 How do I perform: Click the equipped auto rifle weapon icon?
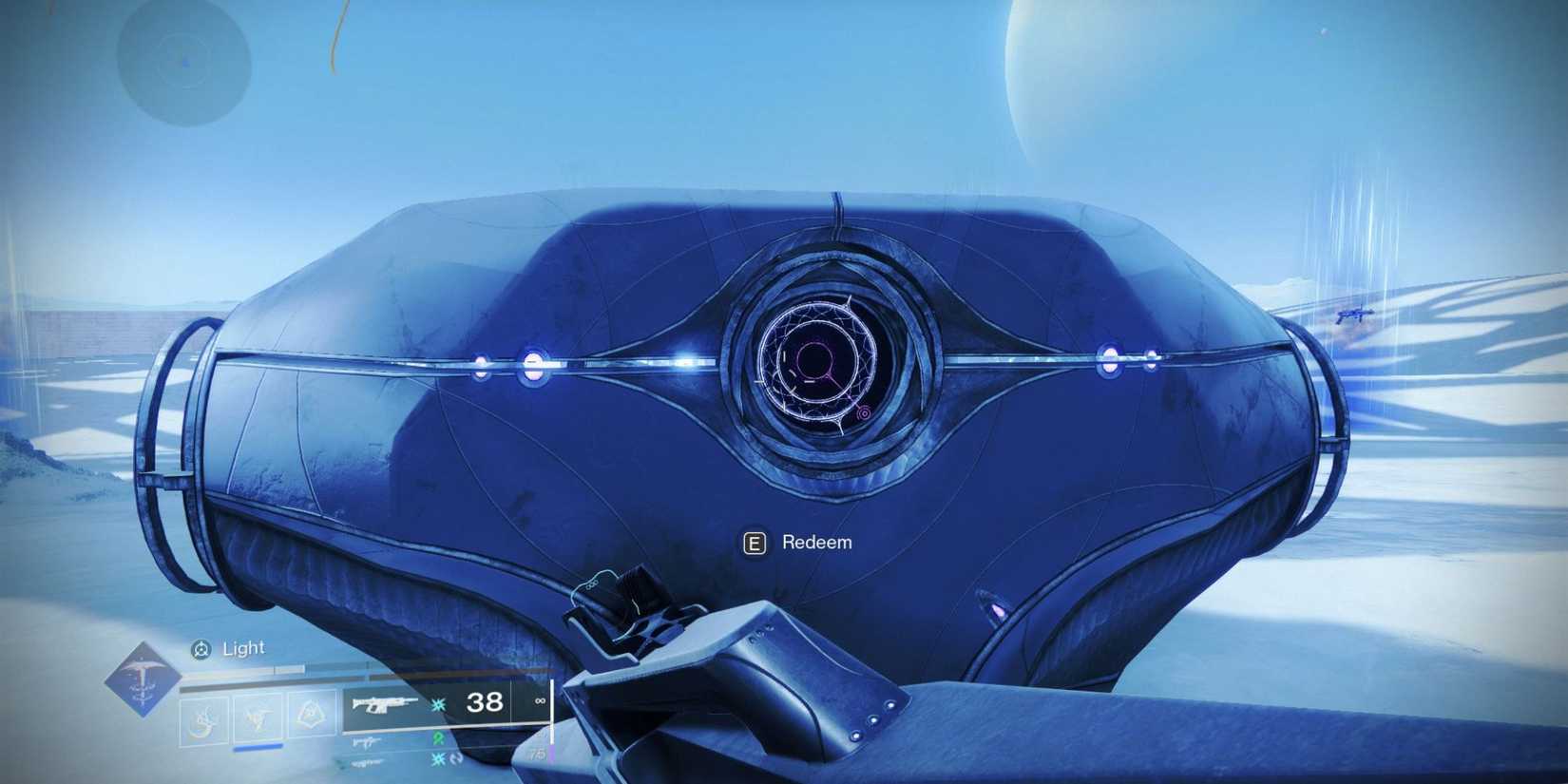(x=383, y=704)
